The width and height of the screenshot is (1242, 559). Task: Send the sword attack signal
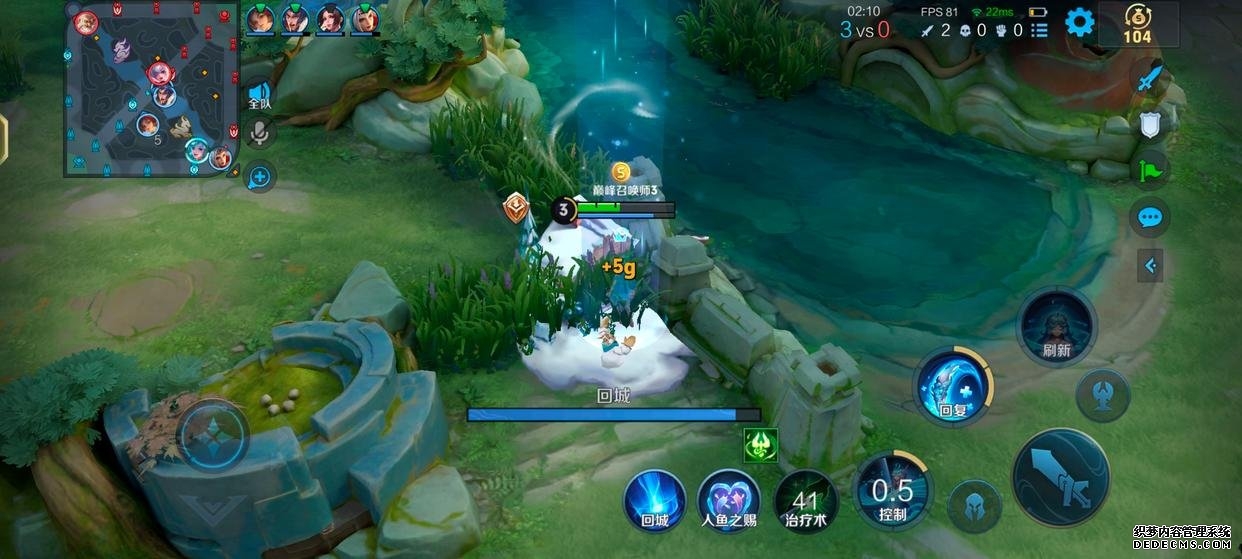coord(1150,78)
